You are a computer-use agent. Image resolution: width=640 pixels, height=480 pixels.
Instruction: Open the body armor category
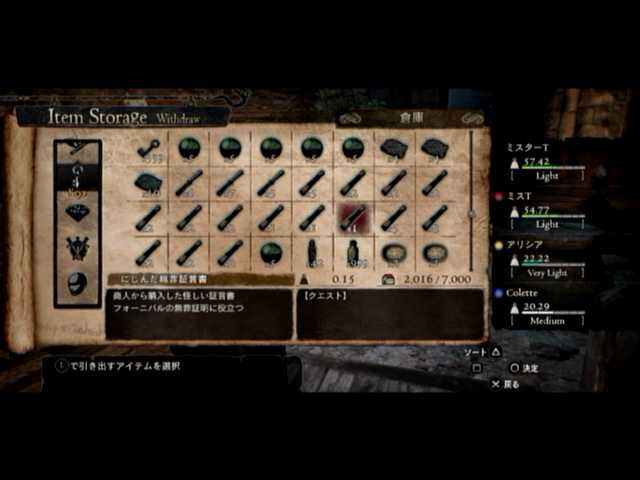78,248
